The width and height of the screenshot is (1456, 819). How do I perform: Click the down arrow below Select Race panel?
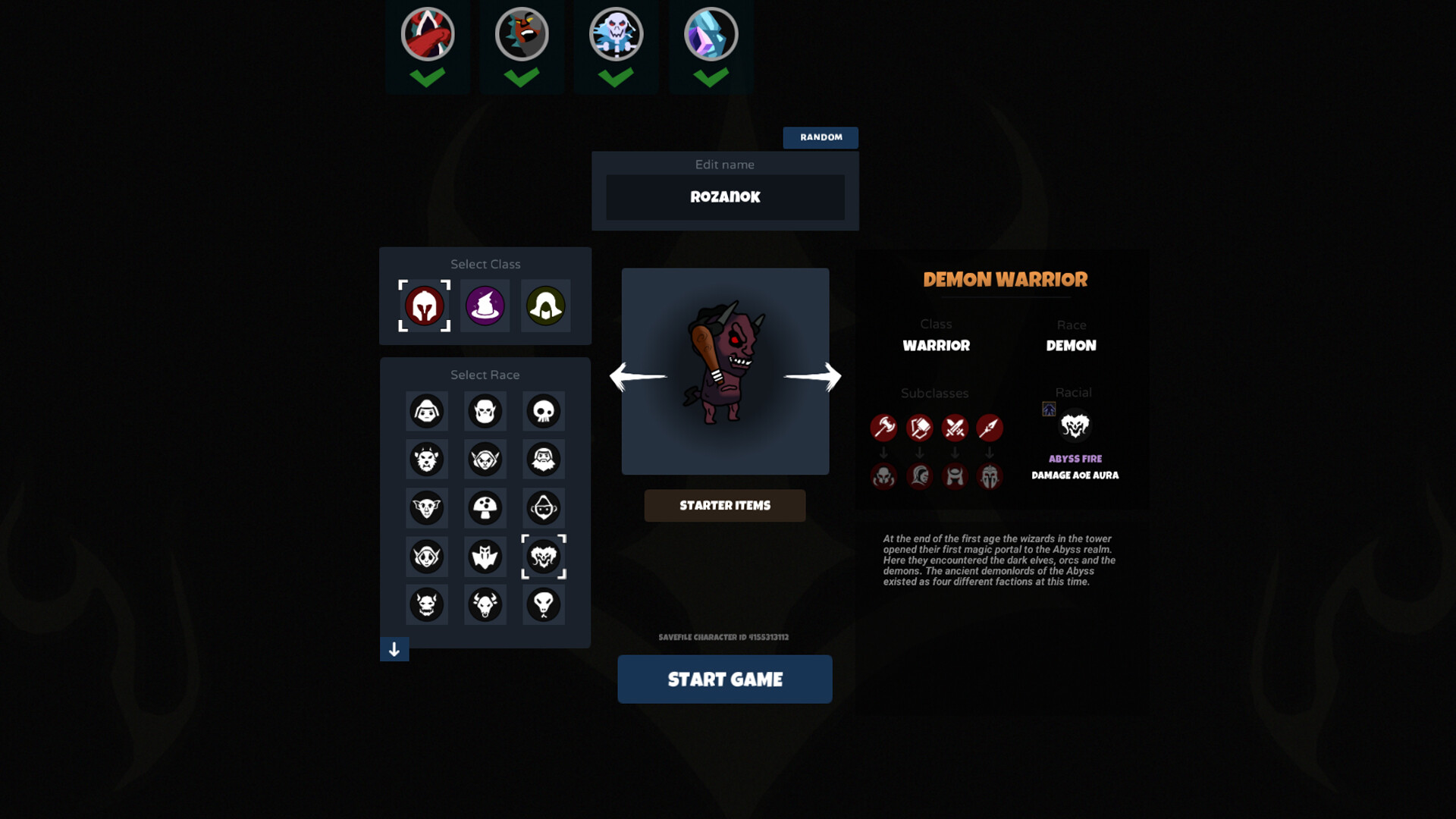(x=394, y=649)
